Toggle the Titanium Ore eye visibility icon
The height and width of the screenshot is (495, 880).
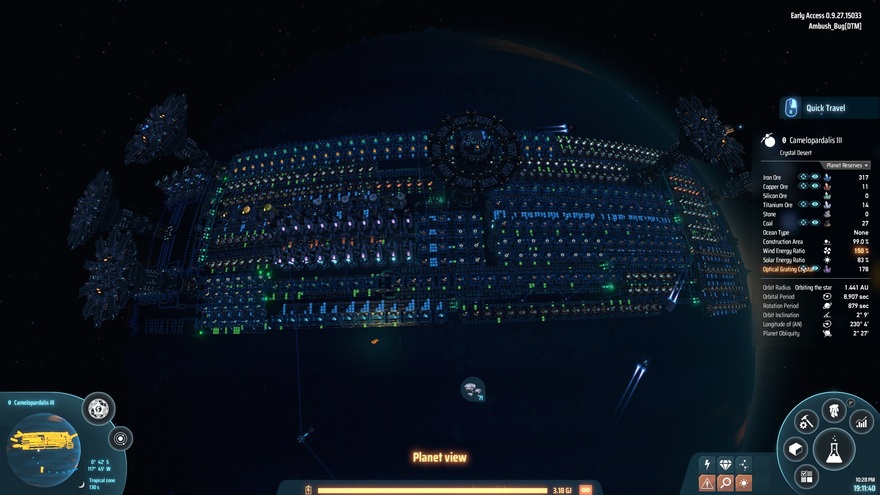pyautogui.click(x=815, y=204)
